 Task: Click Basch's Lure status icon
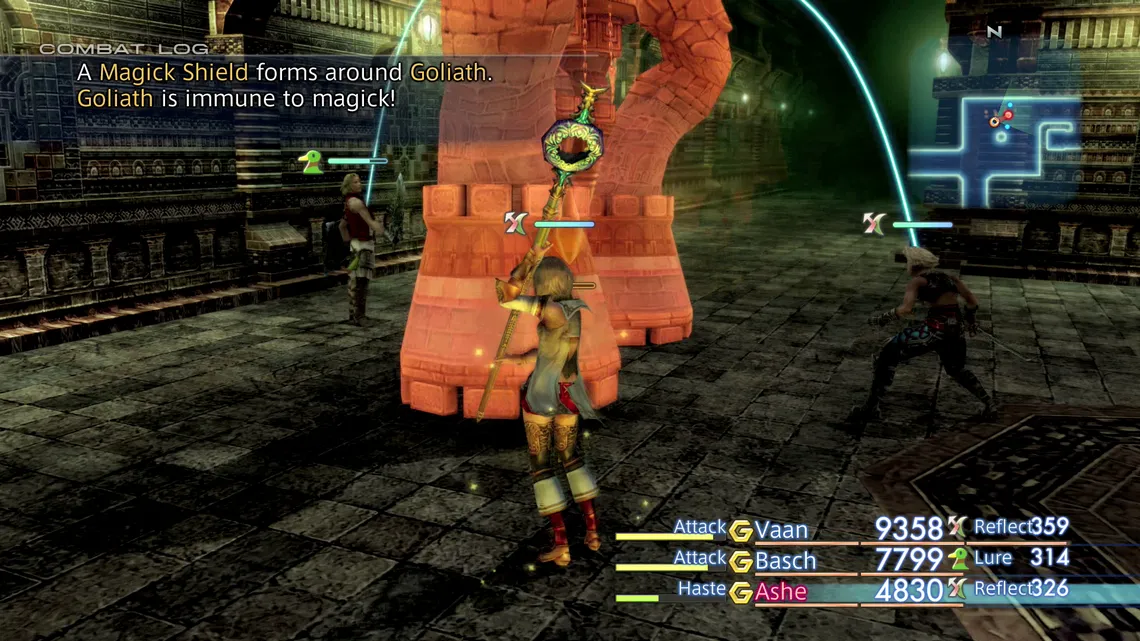coord(957,559)
